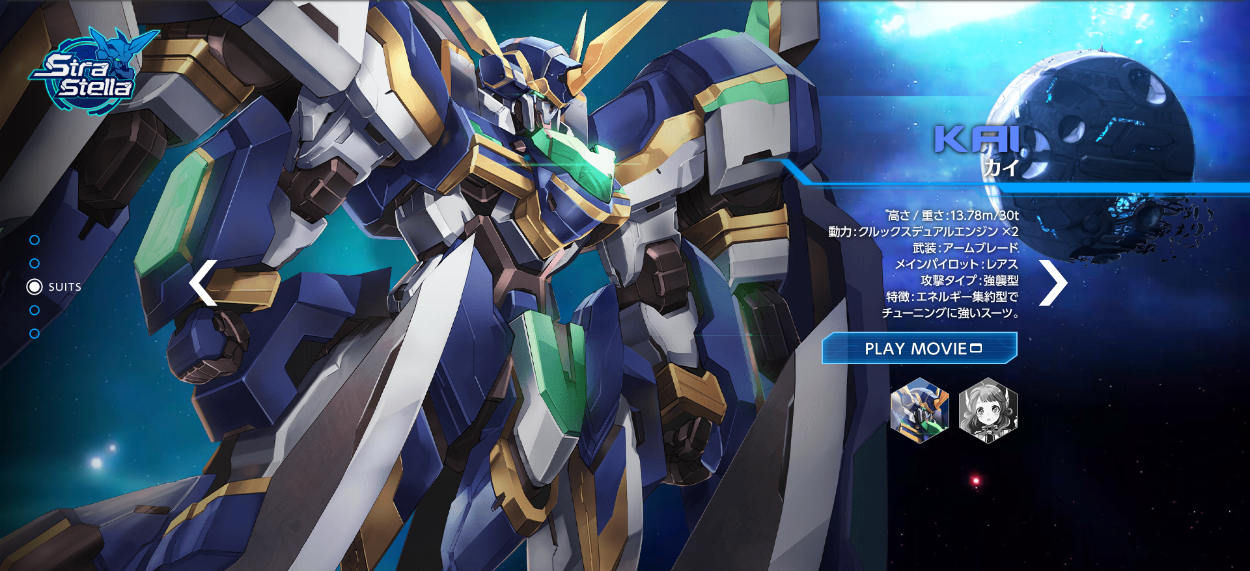Select the SUITS section navigation dot
Screen dimensions: 1250x571
tap(35, 287)
